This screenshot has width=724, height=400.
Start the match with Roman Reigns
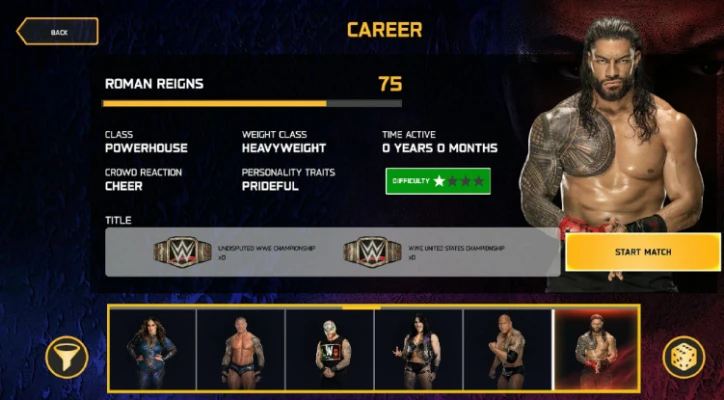pyautogui.click(x=642, y=252)
